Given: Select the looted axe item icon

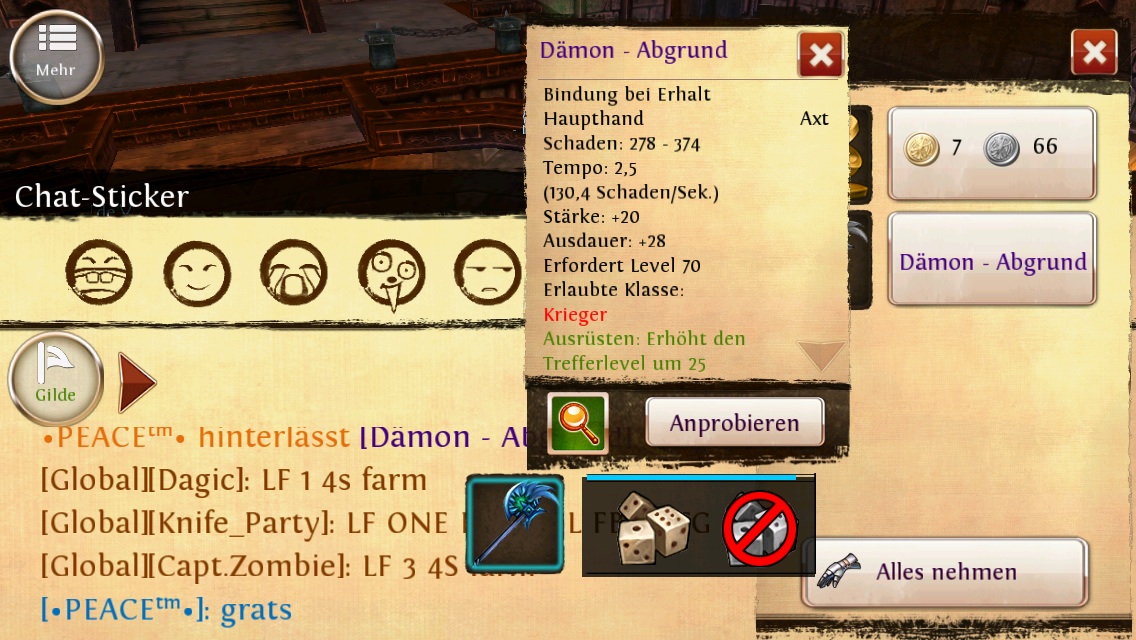Looking at the screenshot, I should click(515, 524).
